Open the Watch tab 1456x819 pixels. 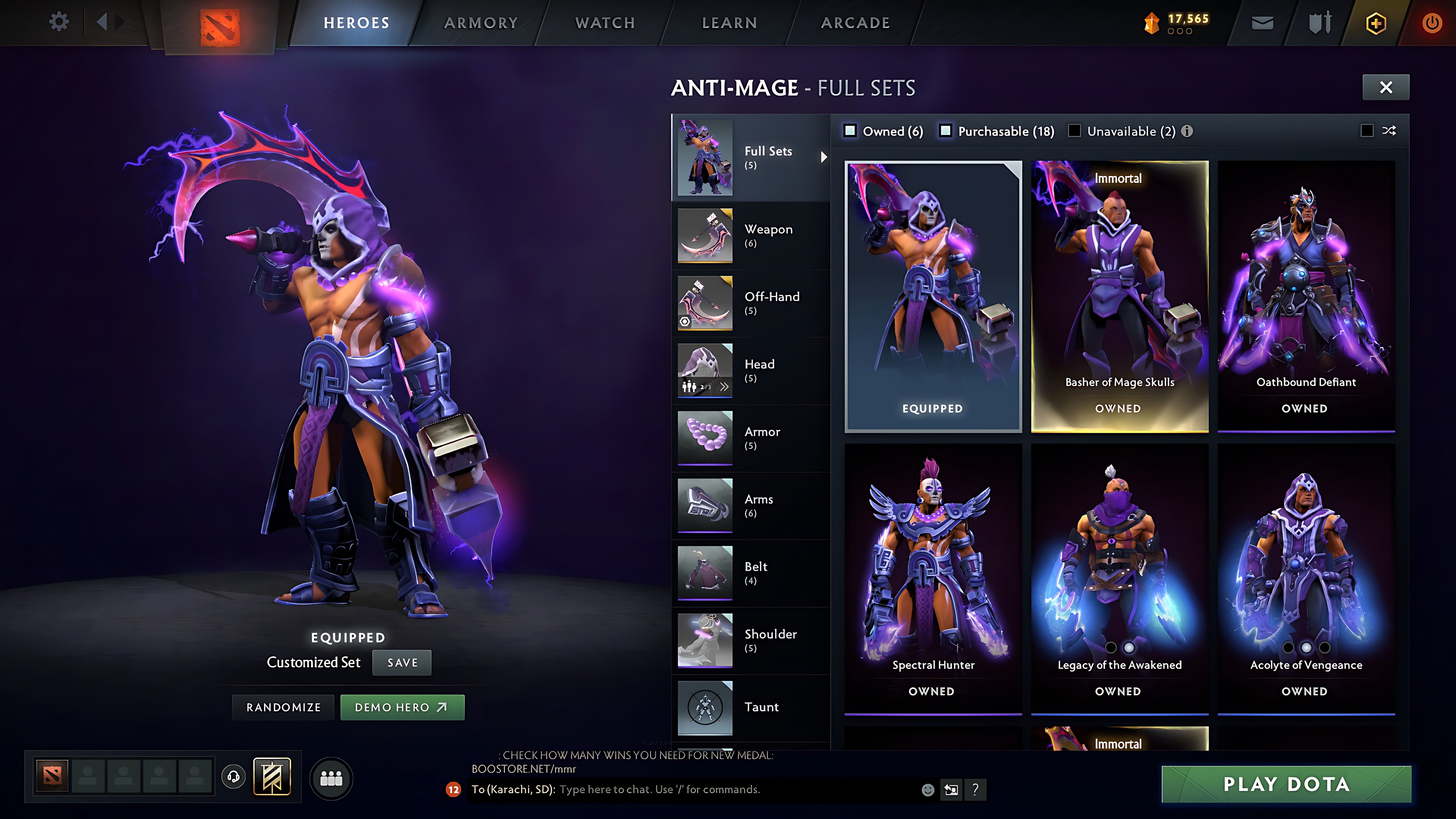[x=604, y=22]
